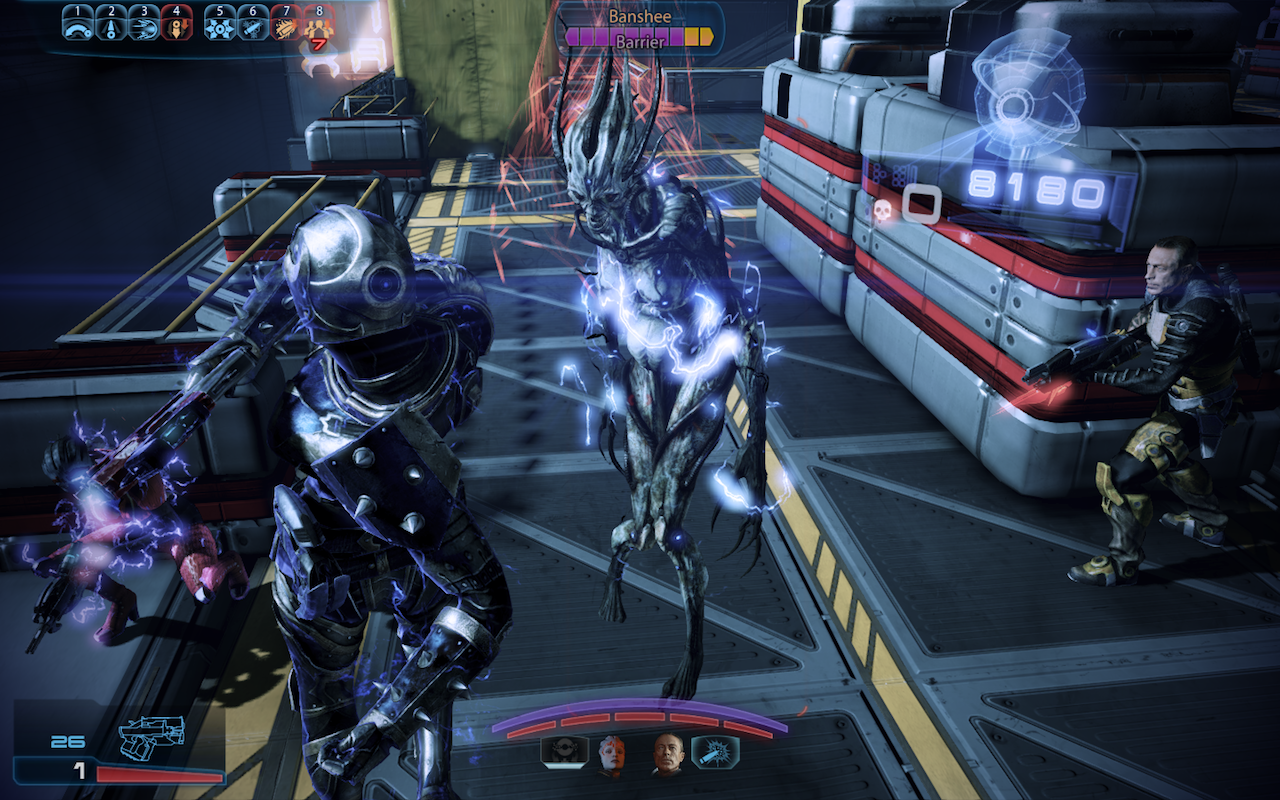The width and height of the screenshot is (1280, 800).
Task: Select the male squadmate portrait
Action: pos(667,755)
